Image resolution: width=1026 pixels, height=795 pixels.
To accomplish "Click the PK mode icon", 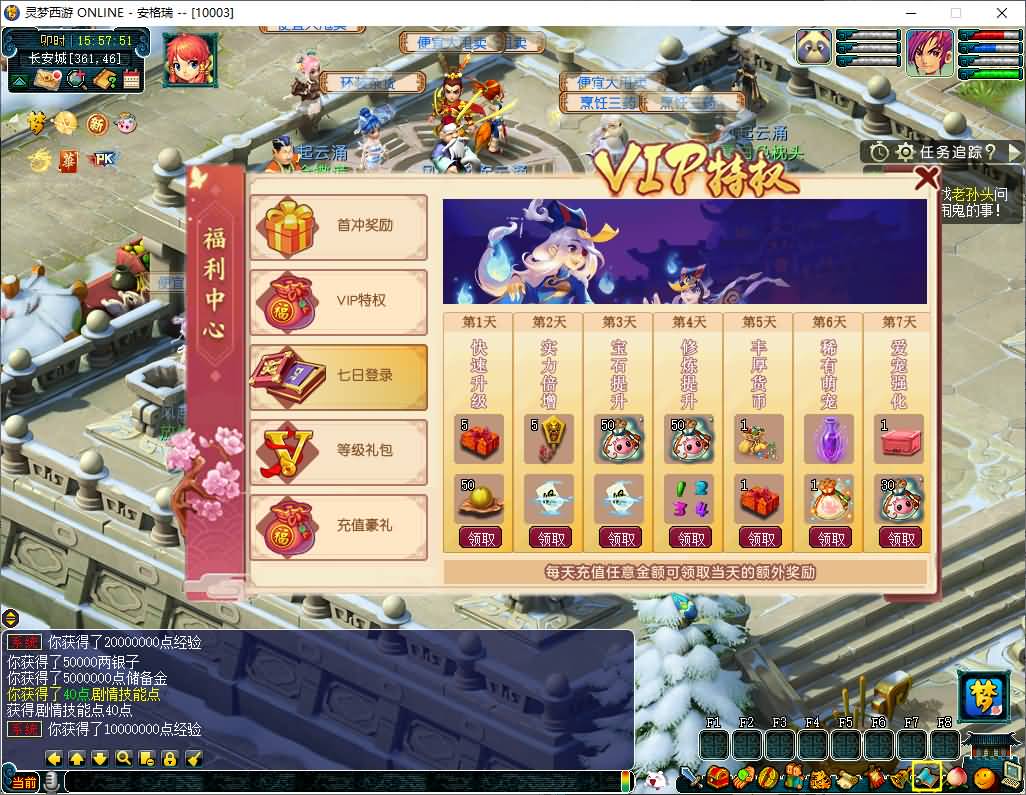I will [101, 158].
